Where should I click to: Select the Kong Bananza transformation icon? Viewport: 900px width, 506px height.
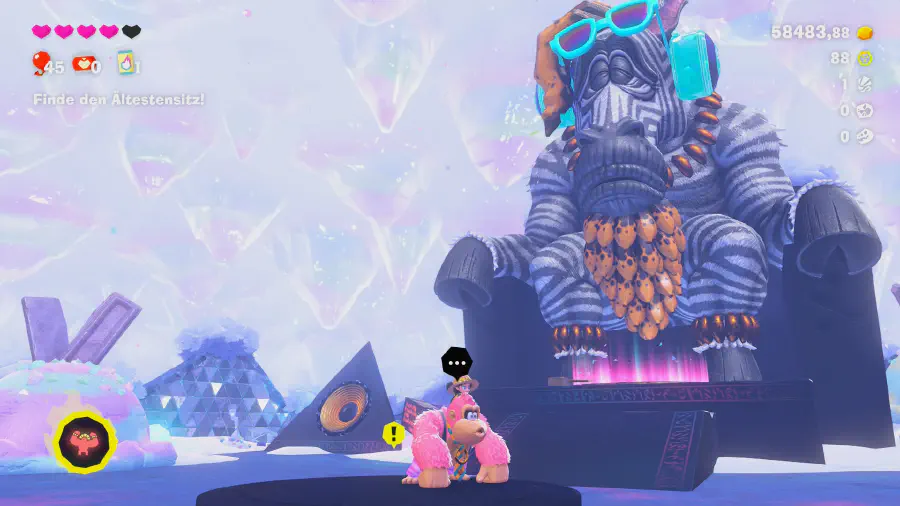(x=85, y=440)
